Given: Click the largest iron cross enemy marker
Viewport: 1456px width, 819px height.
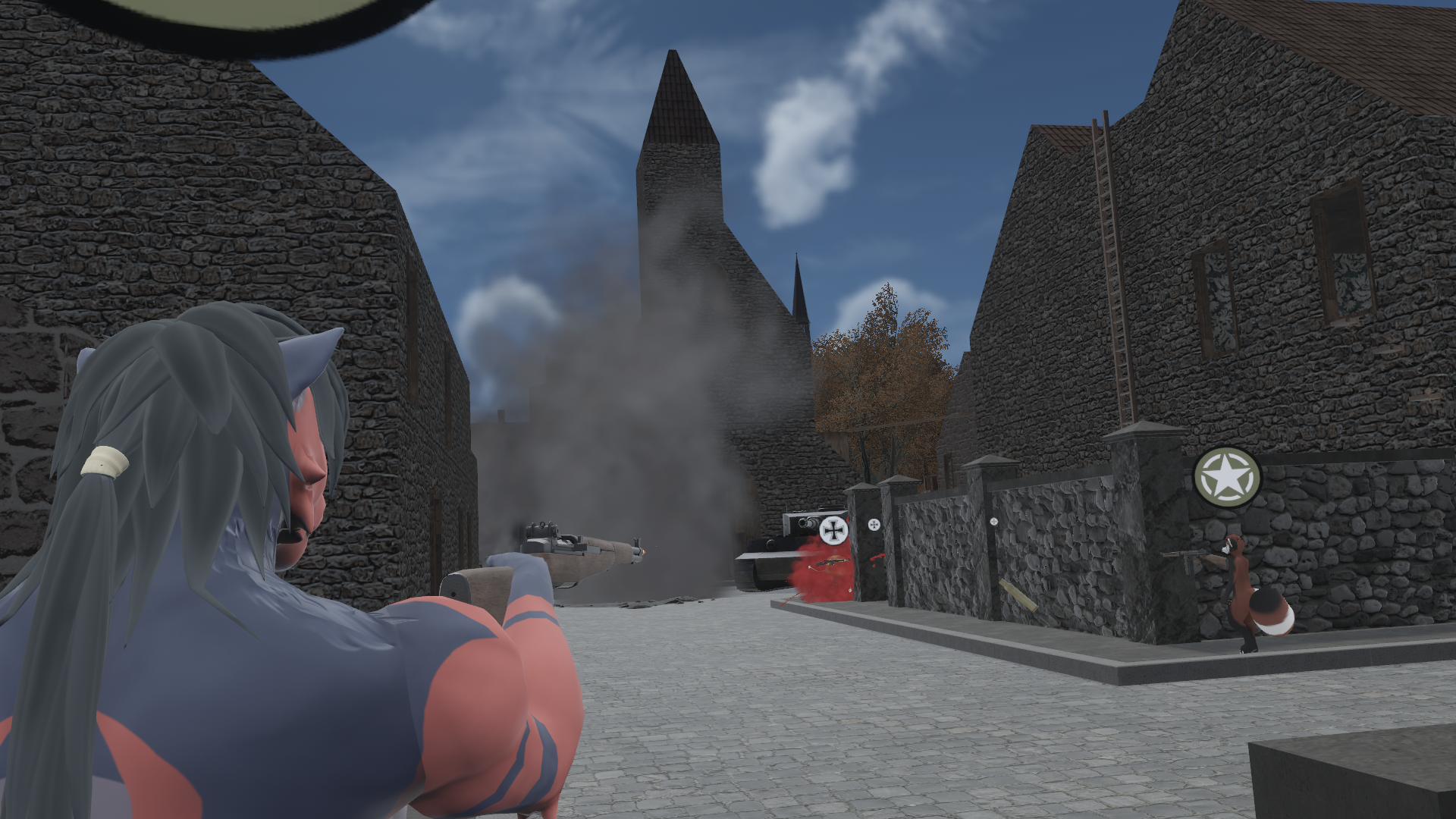Looking at the screenshot, I should point(833,529).
